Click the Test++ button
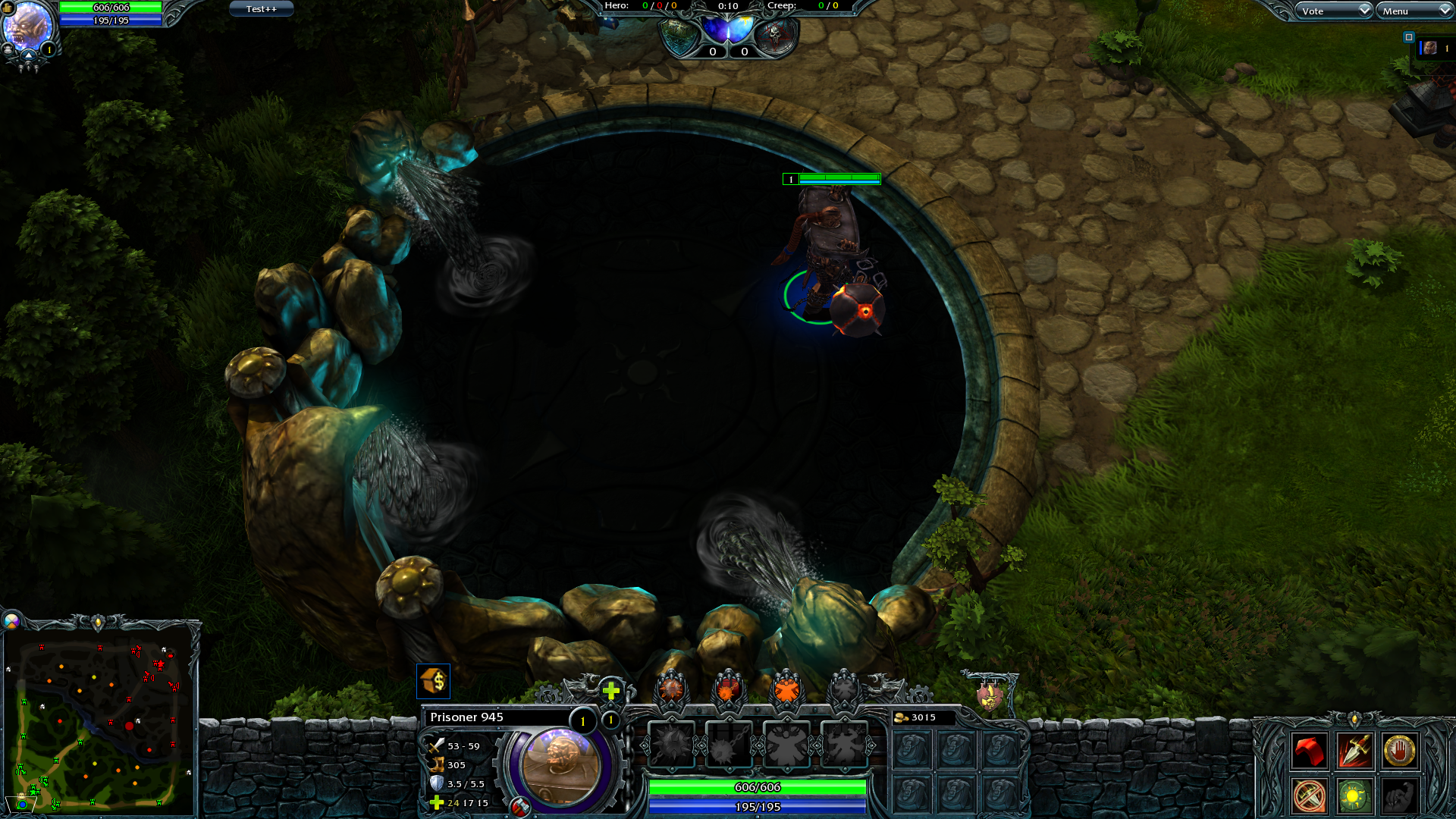Viewport: 1456px width, 819px height. pyautogui.click(x=261, y=9)
